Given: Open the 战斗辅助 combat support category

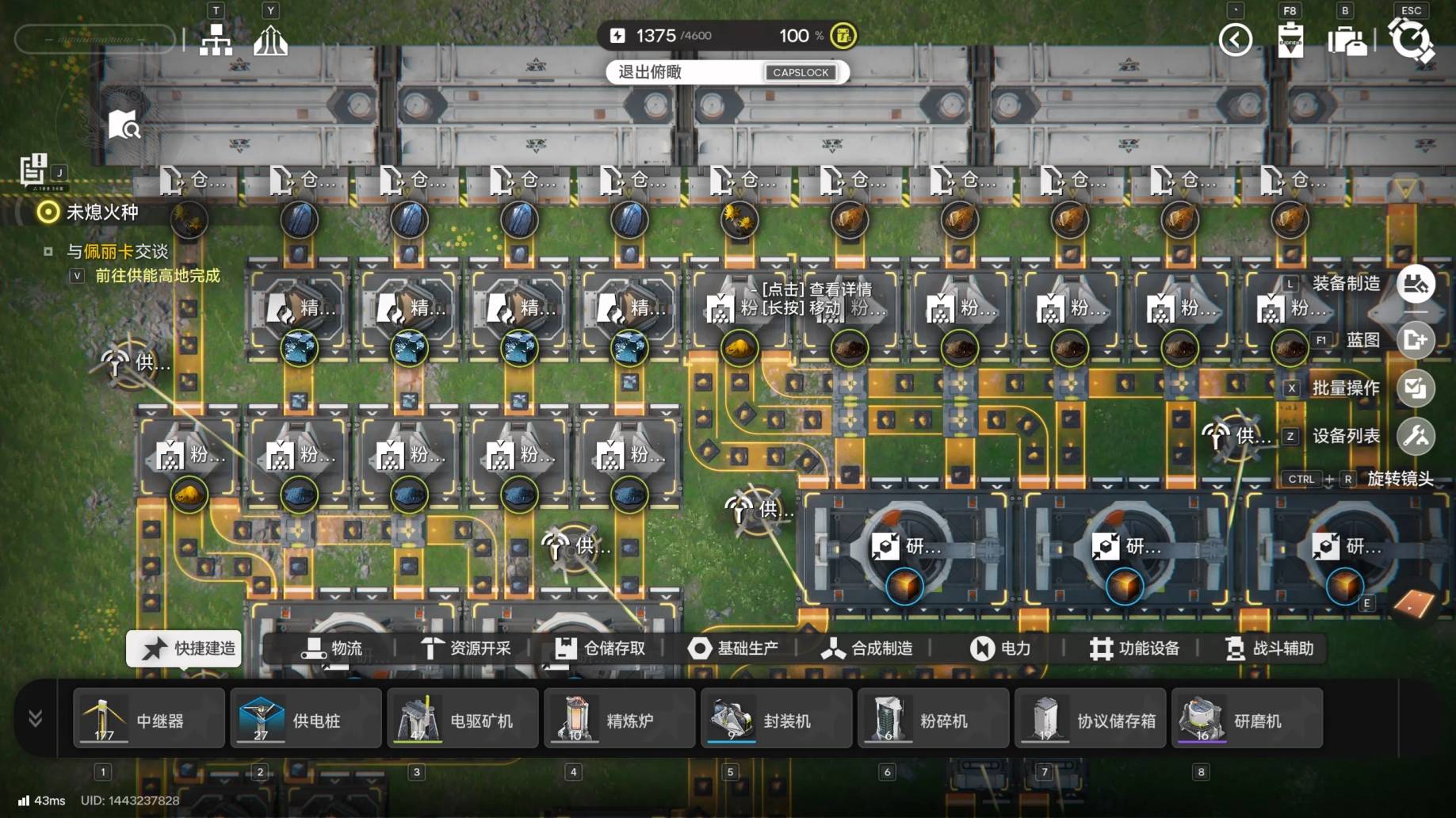Looking at the screenshot, I should pos(1269,648).
